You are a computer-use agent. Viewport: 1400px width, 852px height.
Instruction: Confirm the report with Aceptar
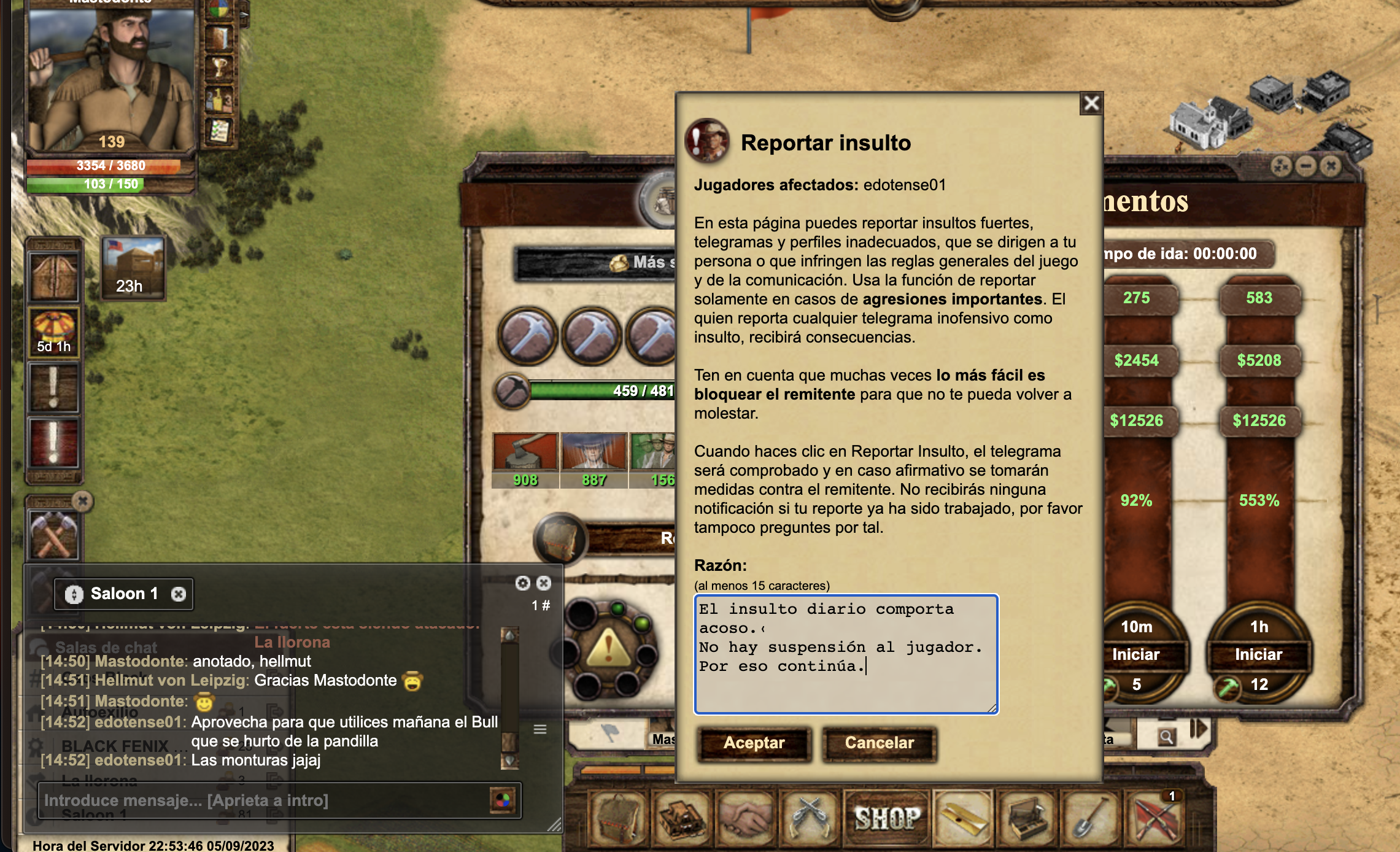point(754,743)
